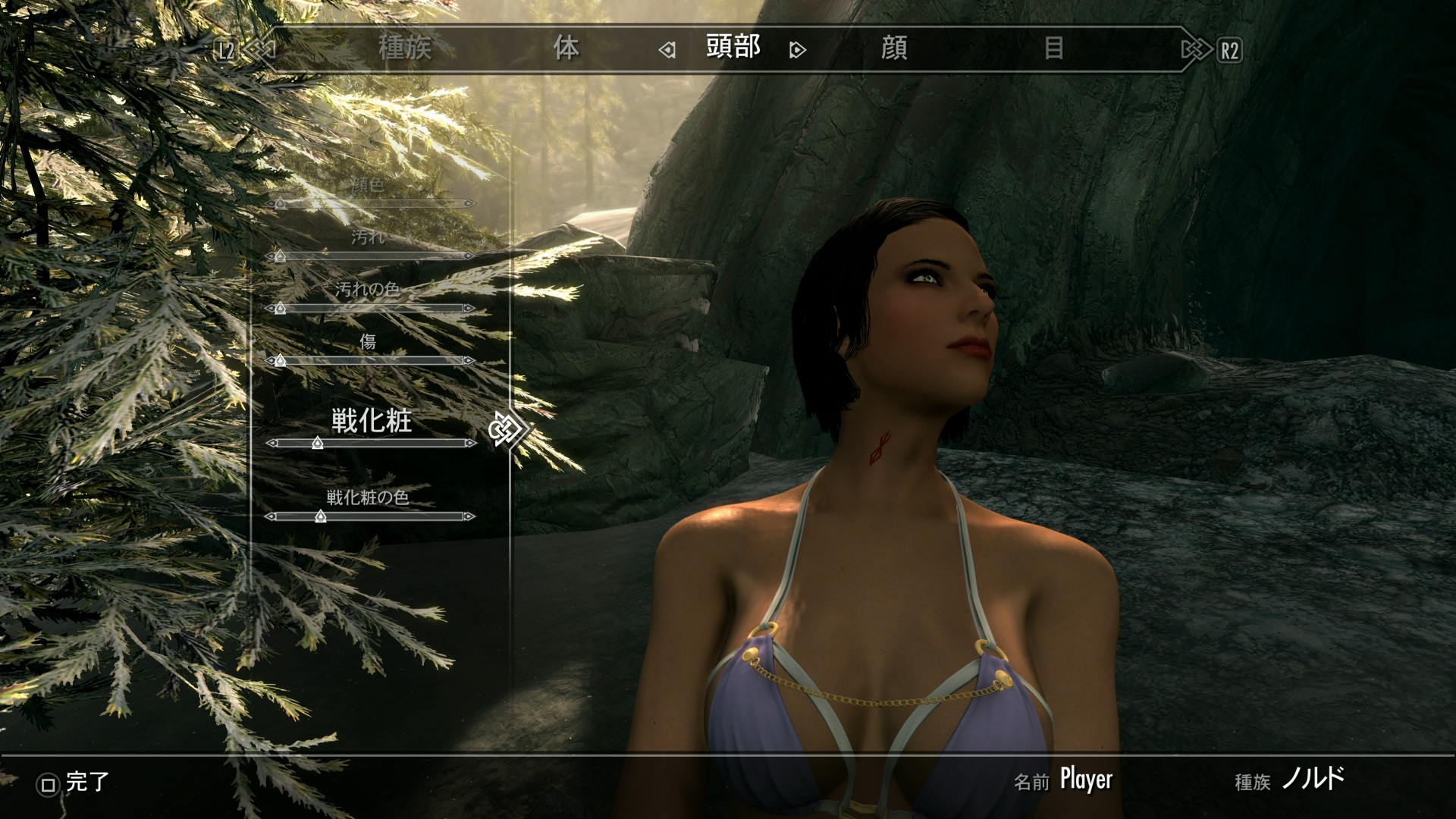Adjust the highlighted 戦化粧 slider
Image resolution: width=1456 pixels, height=819 pixels.
tap(370, 443)
